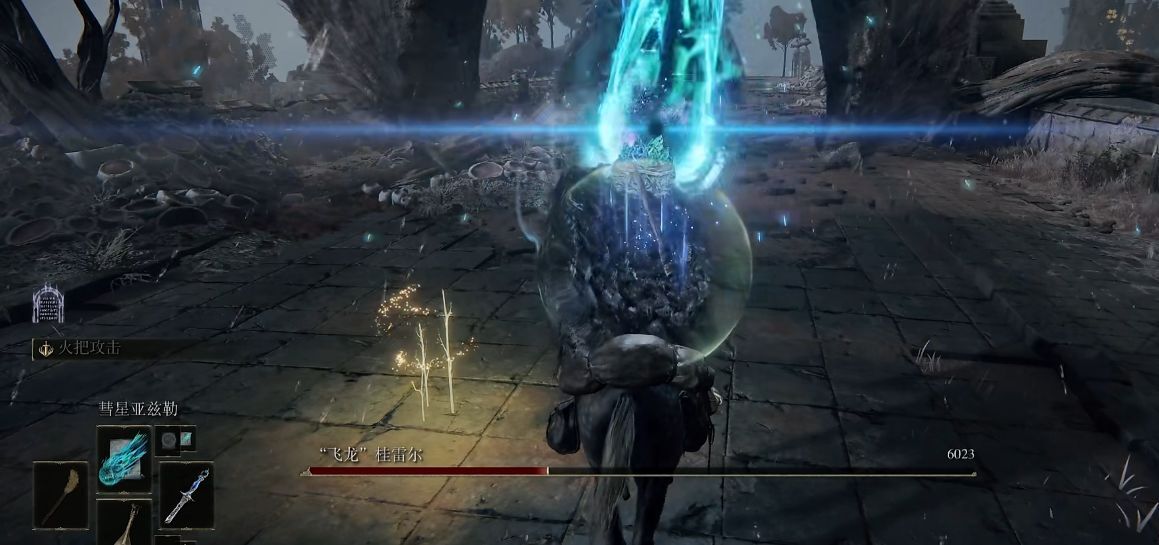Click the gate-shaped status buff icon
The width and height of the screenshot is (1159, 545).
tap(46, 303)
